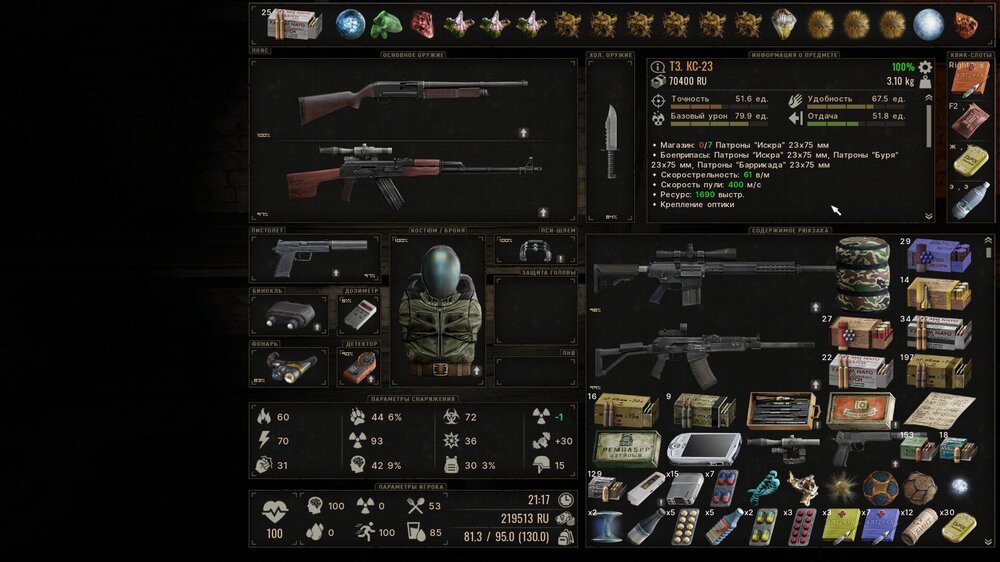Select the scoped wooden-stock rifle in the second primary slot
The width and height of the screenshot is (1000, 562).
(412, 174)
